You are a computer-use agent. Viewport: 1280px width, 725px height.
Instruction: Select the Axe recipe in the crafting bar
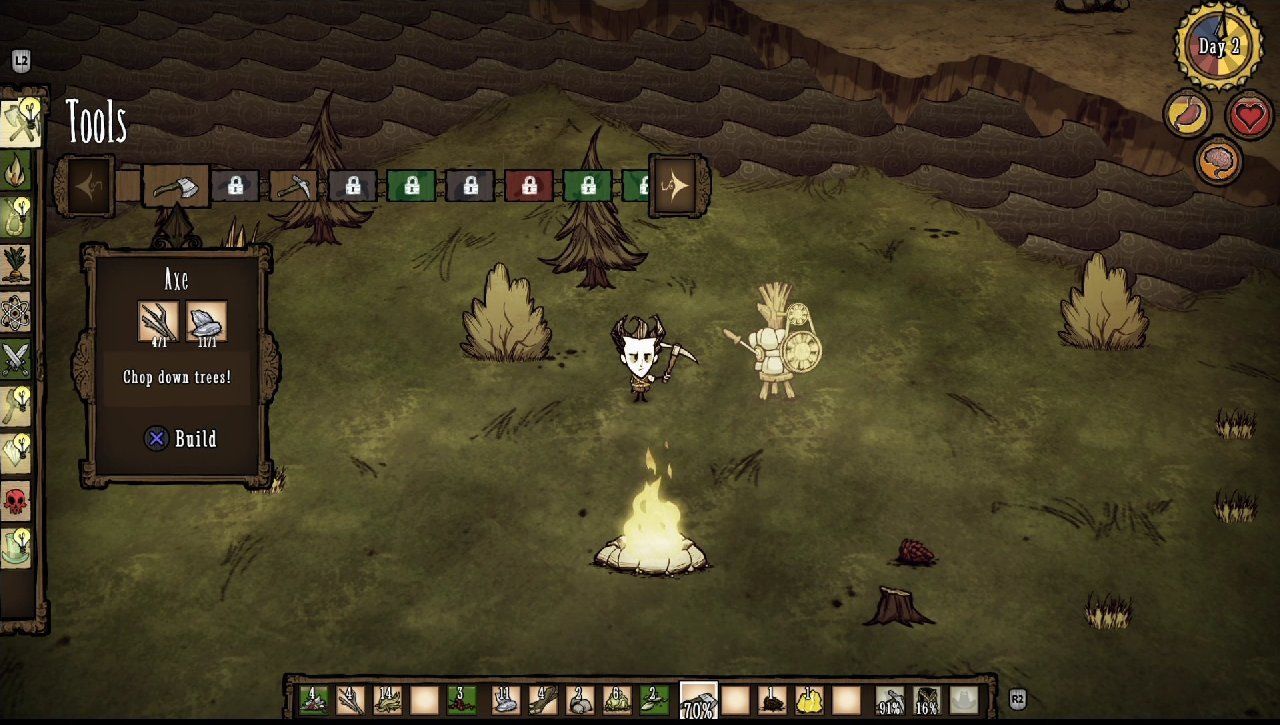pos(177,186)
